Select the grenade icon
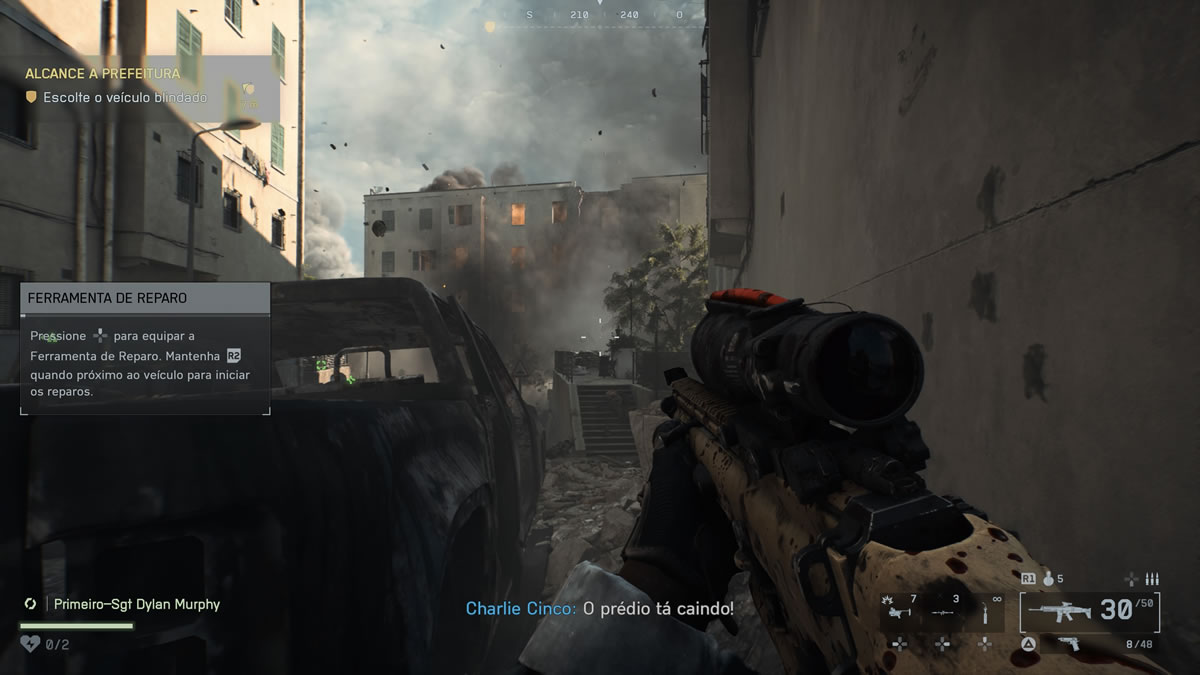This screenshot has height=675, width=1200. pyautogui.click(x=1049, y=578)
